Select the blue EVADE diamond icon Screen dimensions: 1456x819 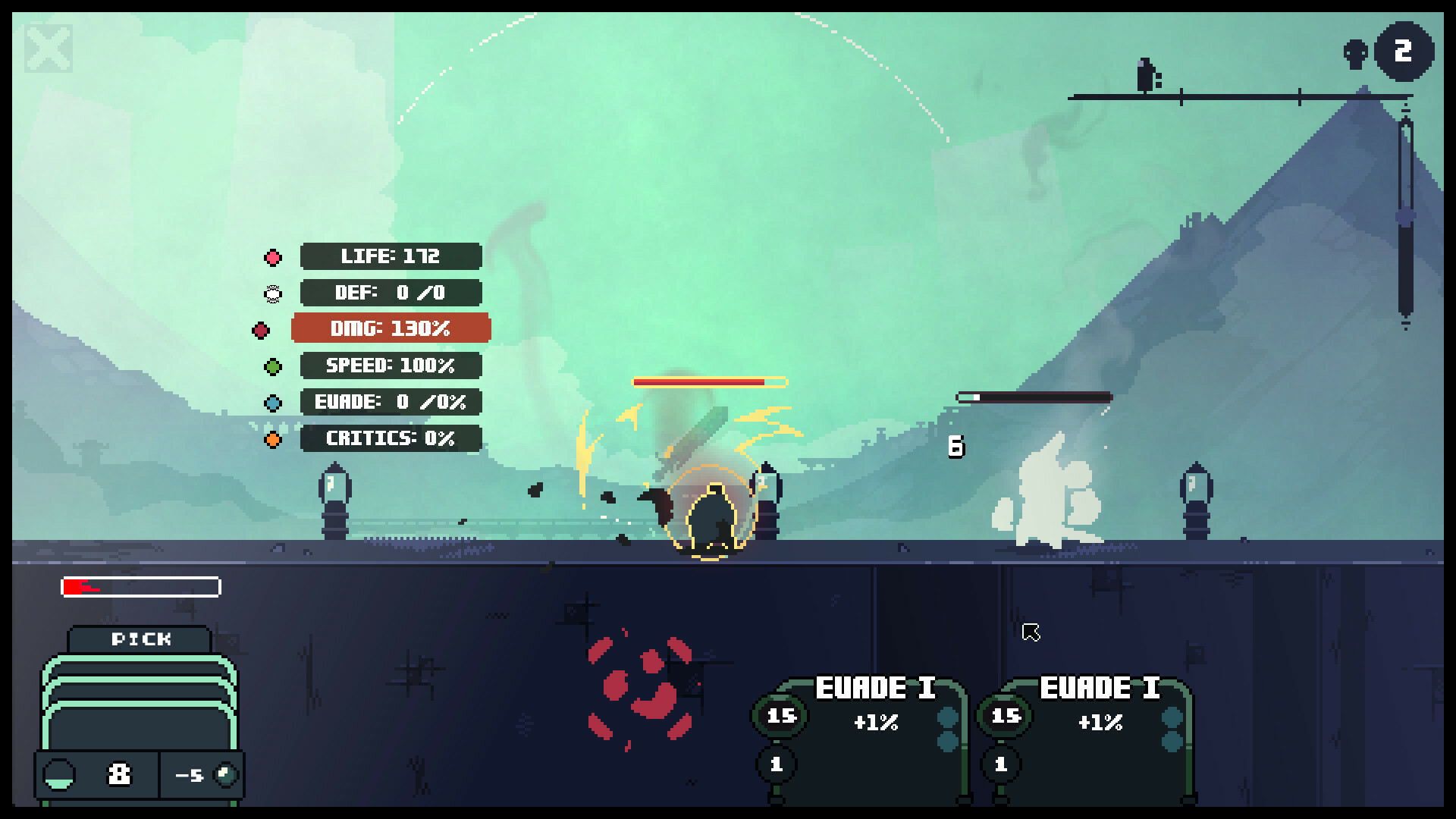click(x=271, y=403)
